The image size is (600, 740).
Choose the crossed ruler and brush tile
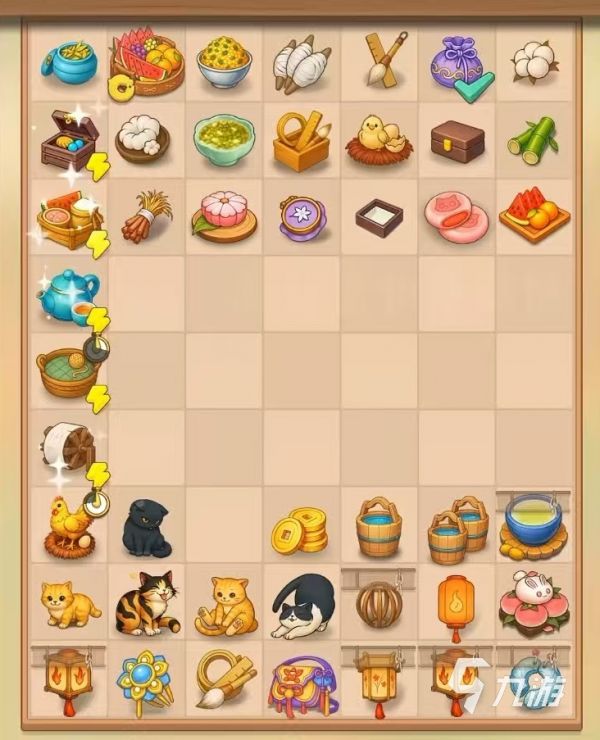[378, 57]
